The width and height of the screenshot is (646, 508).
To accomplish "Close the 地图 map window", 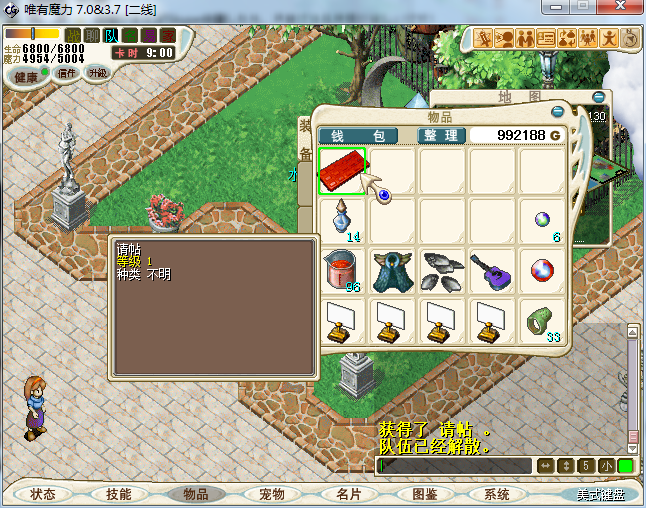I will (599, 97).
